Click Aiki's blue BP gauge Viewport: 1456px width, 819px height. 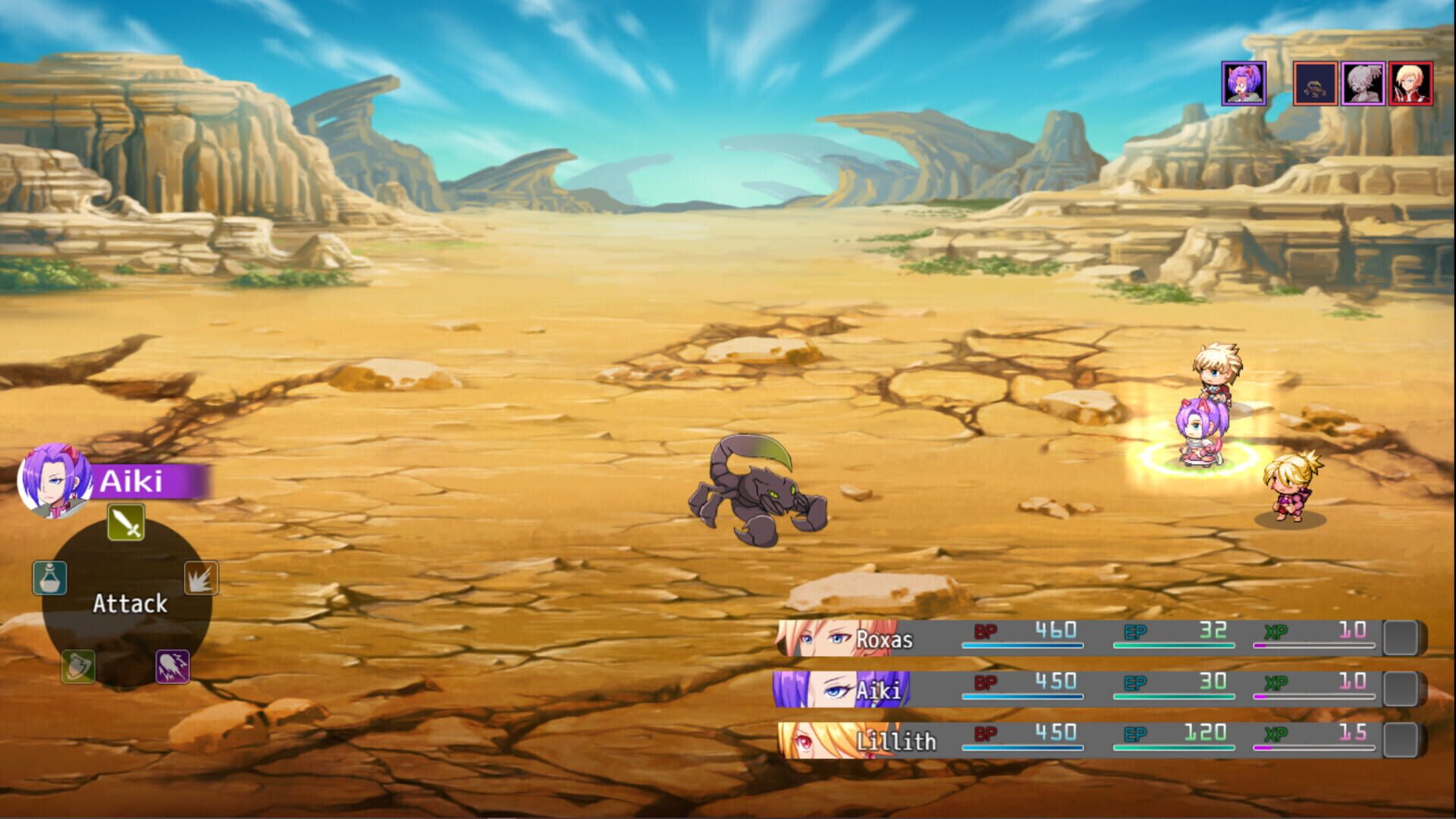pyautogui.click(x=1024, y=695)
